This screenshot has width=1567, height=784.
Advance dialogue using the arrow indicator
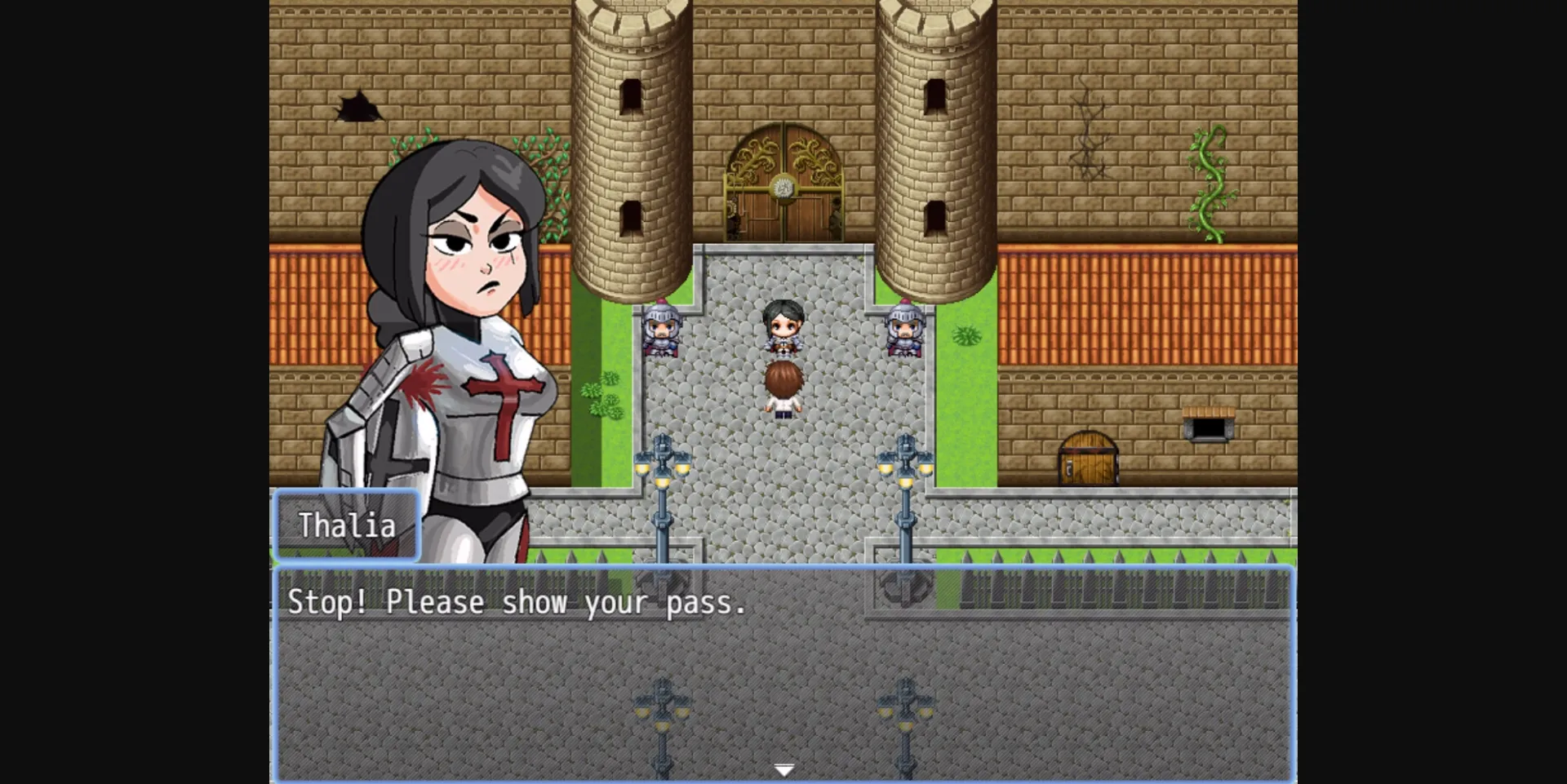coord(783,768)
